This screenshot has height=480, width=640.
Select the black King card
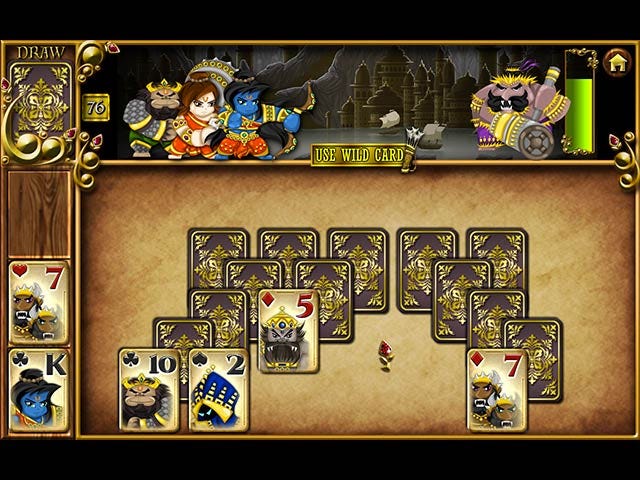point(40,390)
